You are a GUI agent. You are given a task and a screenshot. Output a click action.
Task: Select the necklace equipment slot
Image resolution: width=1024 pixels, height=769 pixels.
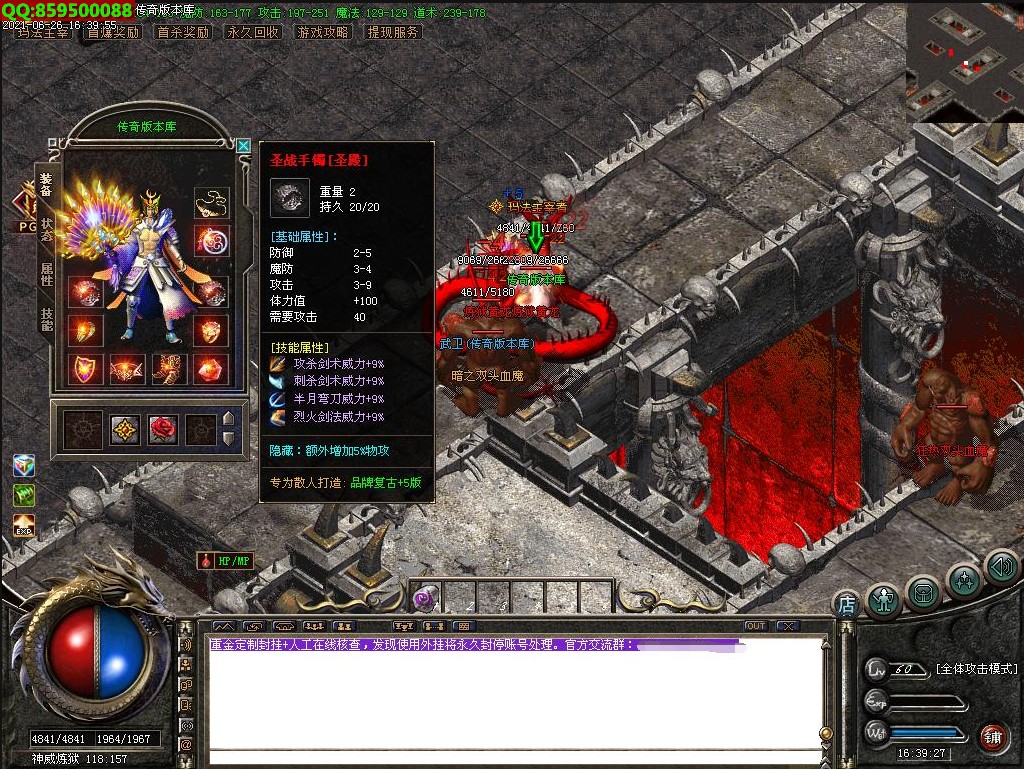tap(211, 202)
